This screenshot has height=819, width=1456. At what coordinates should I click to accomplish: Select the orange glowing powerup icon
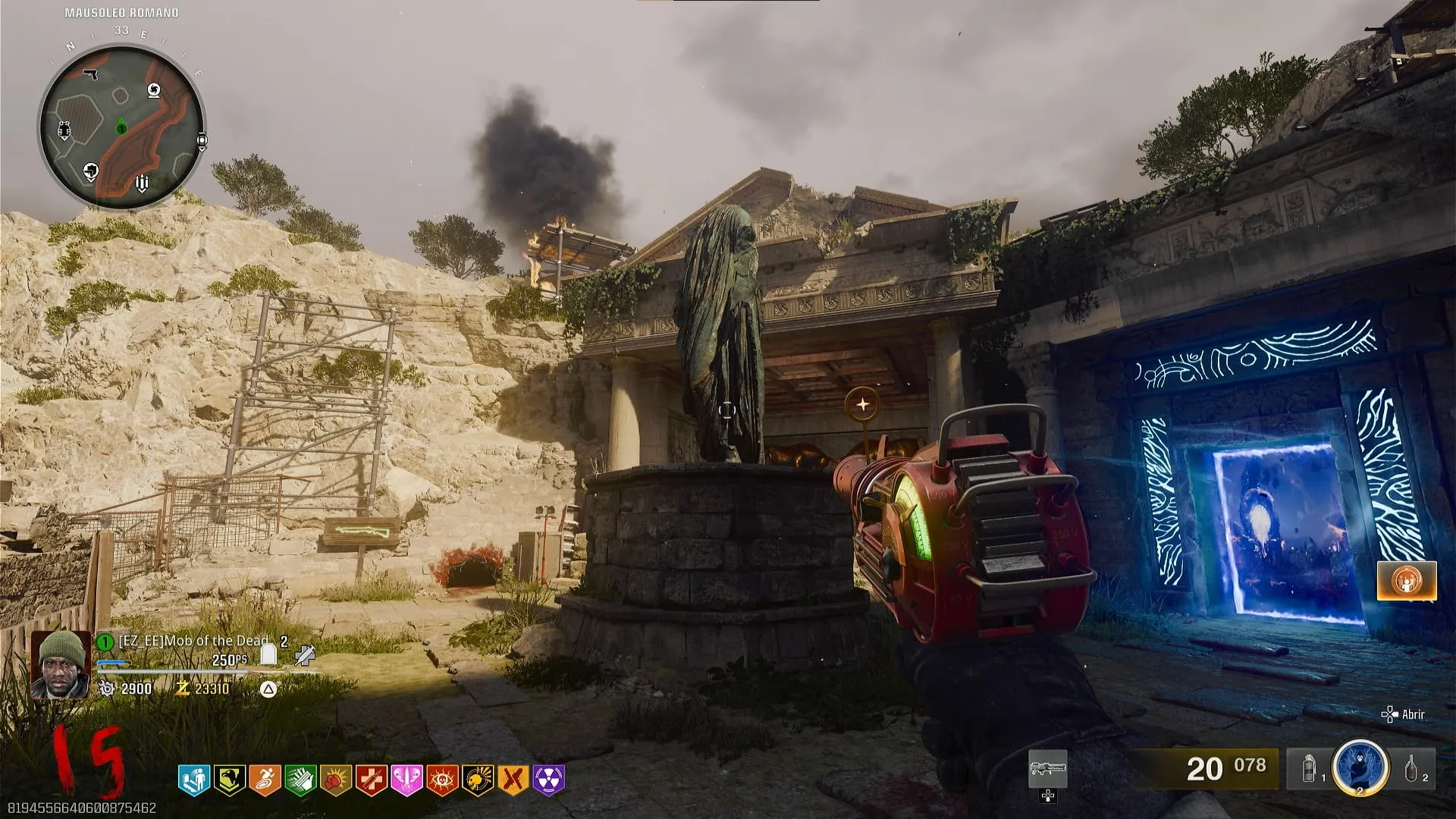(x=1407, y=581)
